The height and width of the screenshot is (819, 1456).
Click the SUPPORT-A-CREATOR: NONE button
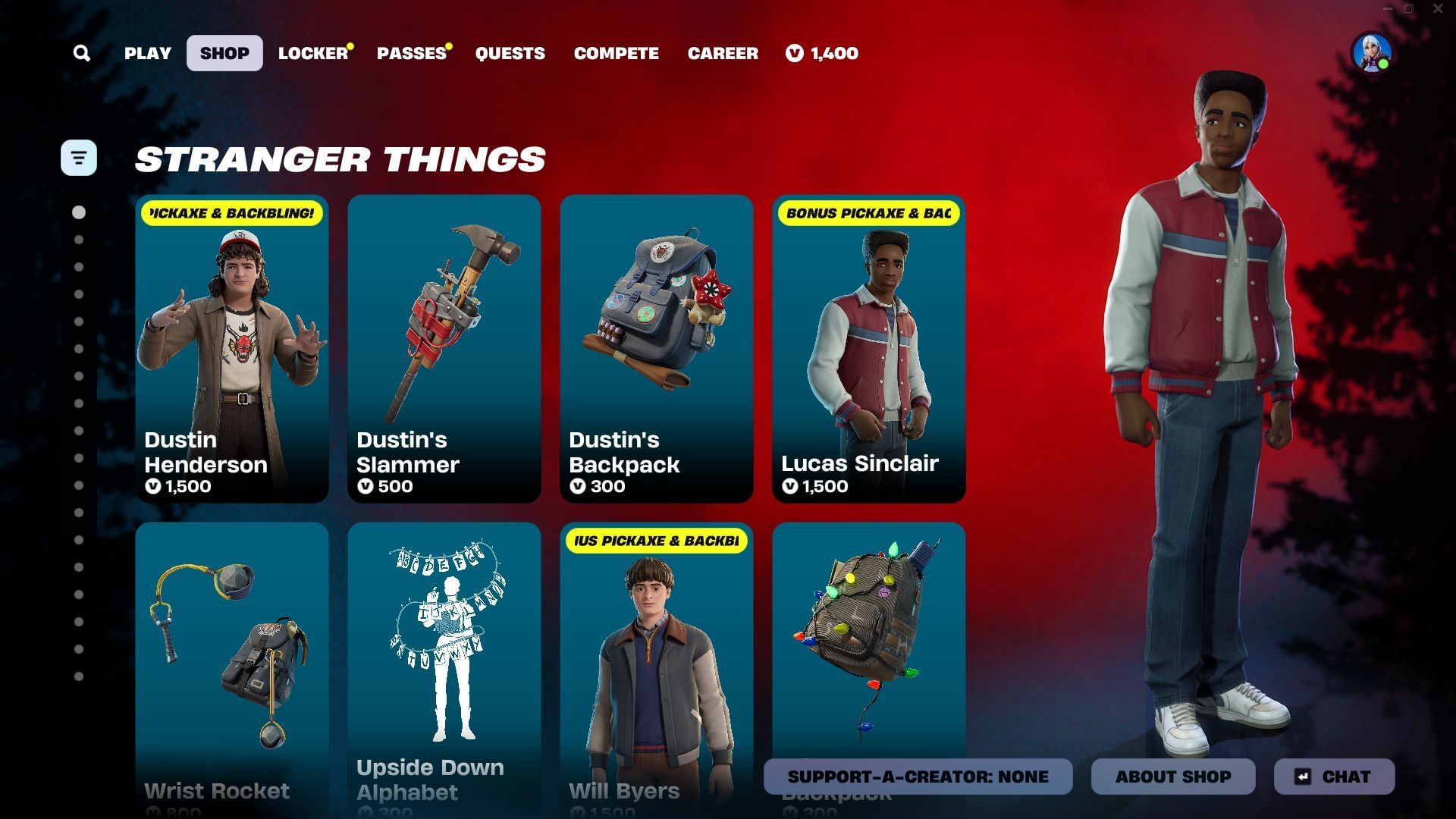[x=917, y=776]
